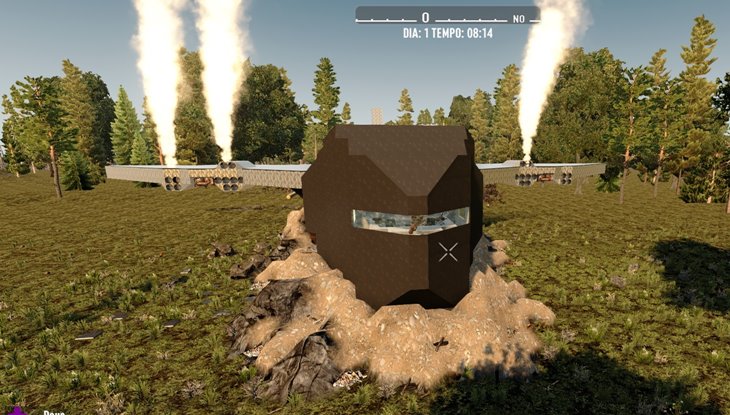Click the compass heading bar

446,17
